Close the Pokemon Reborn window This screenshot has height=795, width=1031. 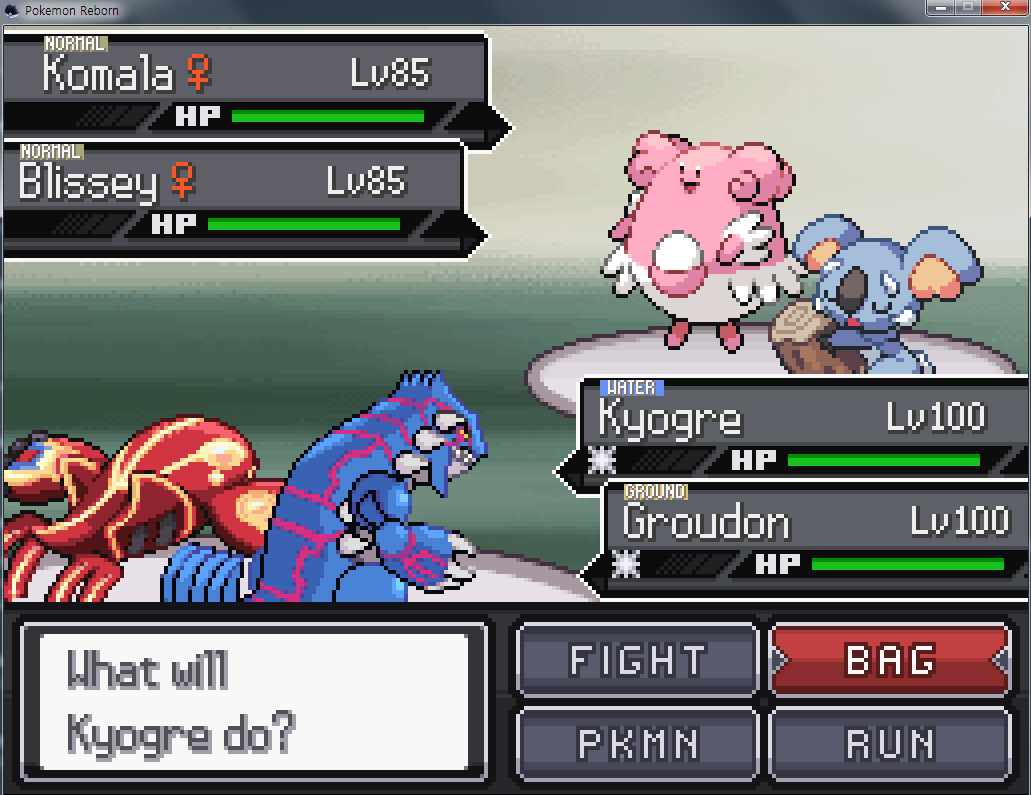pyautogui.click(x=1005, y=8)
